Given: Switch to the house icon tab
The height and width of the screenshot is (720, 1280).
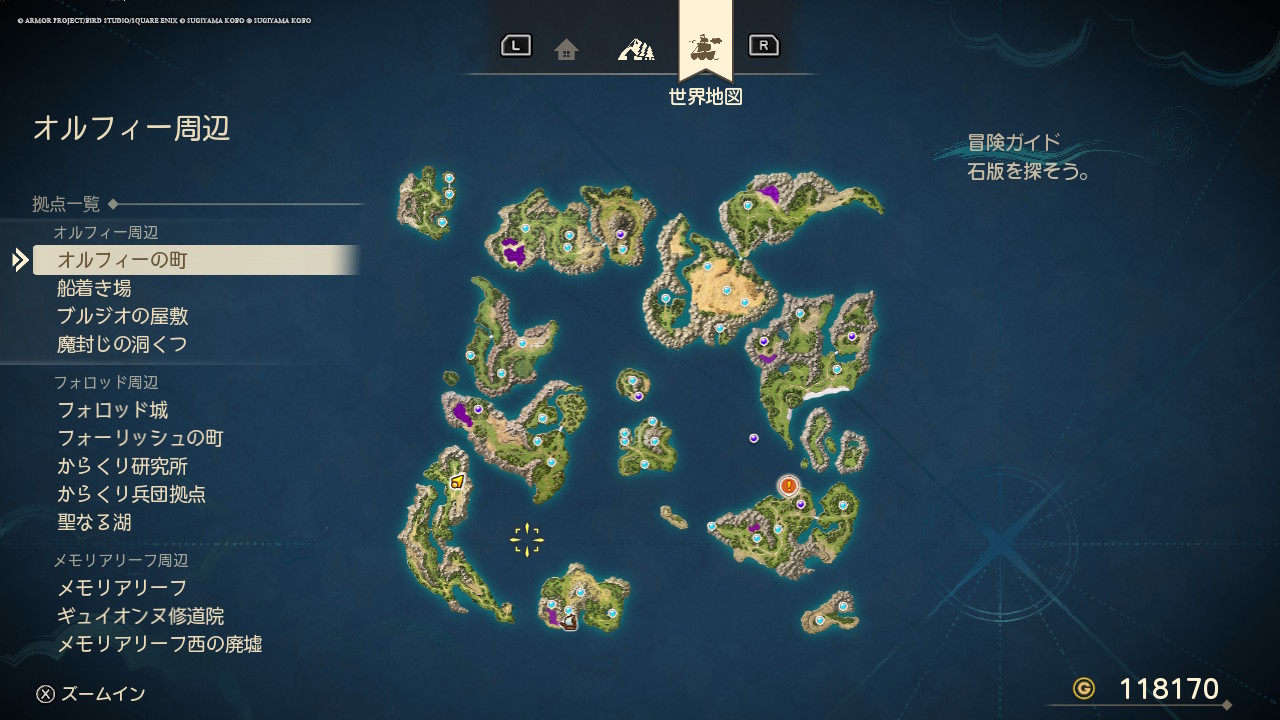Looking at the screenshot, I should pos(567,49).
